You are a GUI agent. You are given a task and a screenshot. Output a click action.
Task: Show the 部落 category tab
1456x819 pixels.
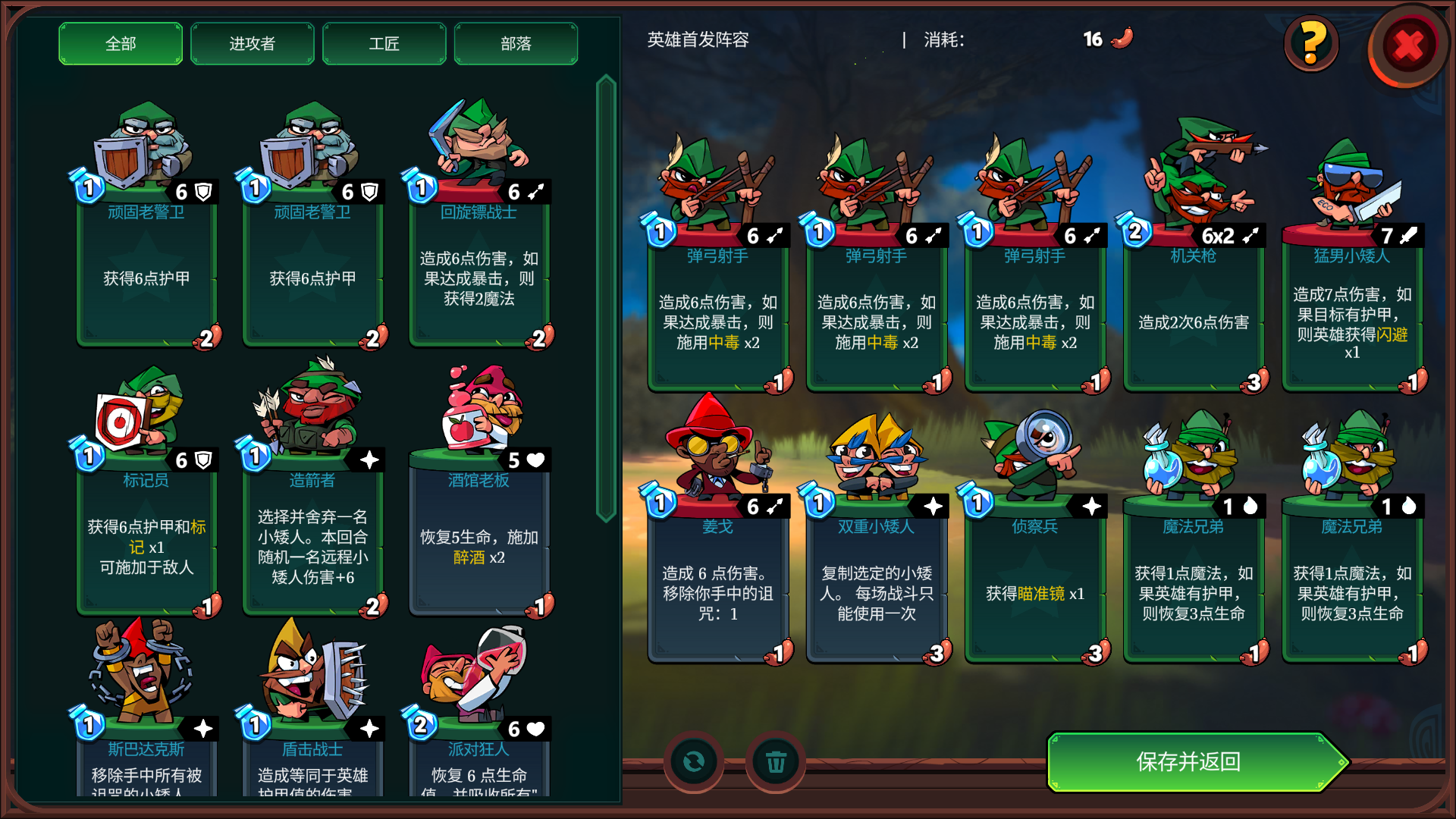[x=516, y=44]
